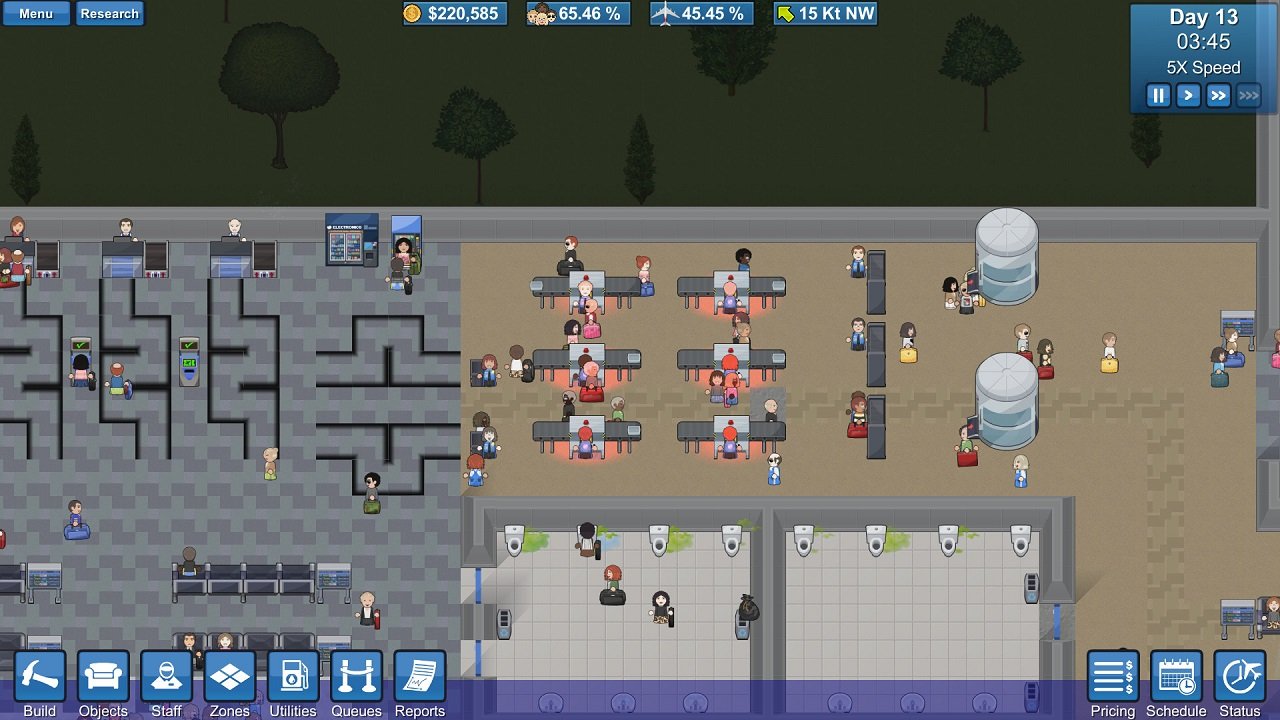Screen dimensions: 1280x720
Task: Enable maximum game speed
Action: [1248, 95]
